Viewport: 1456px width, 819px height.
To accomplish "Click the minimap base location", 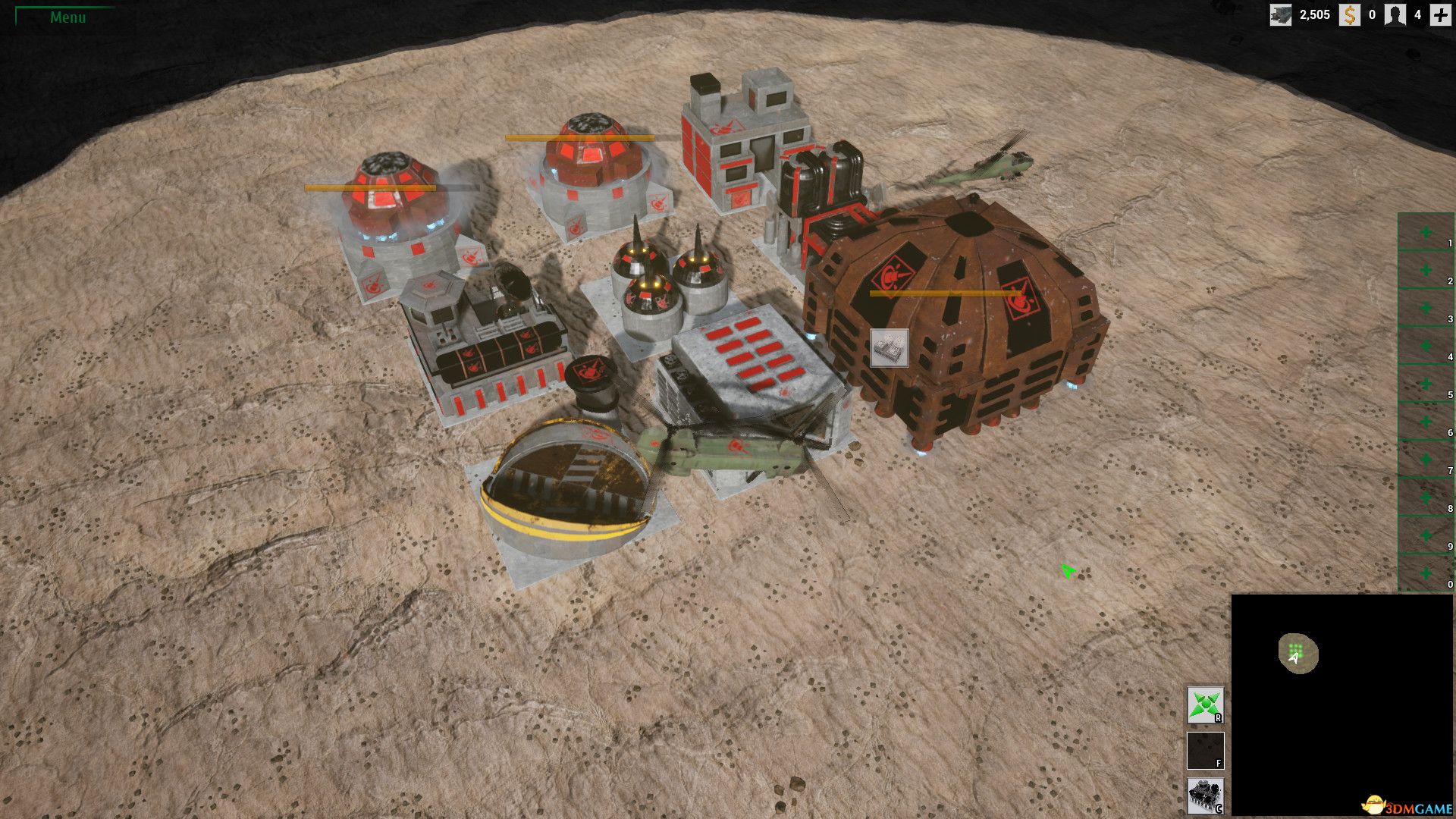I will (1296, 651).
